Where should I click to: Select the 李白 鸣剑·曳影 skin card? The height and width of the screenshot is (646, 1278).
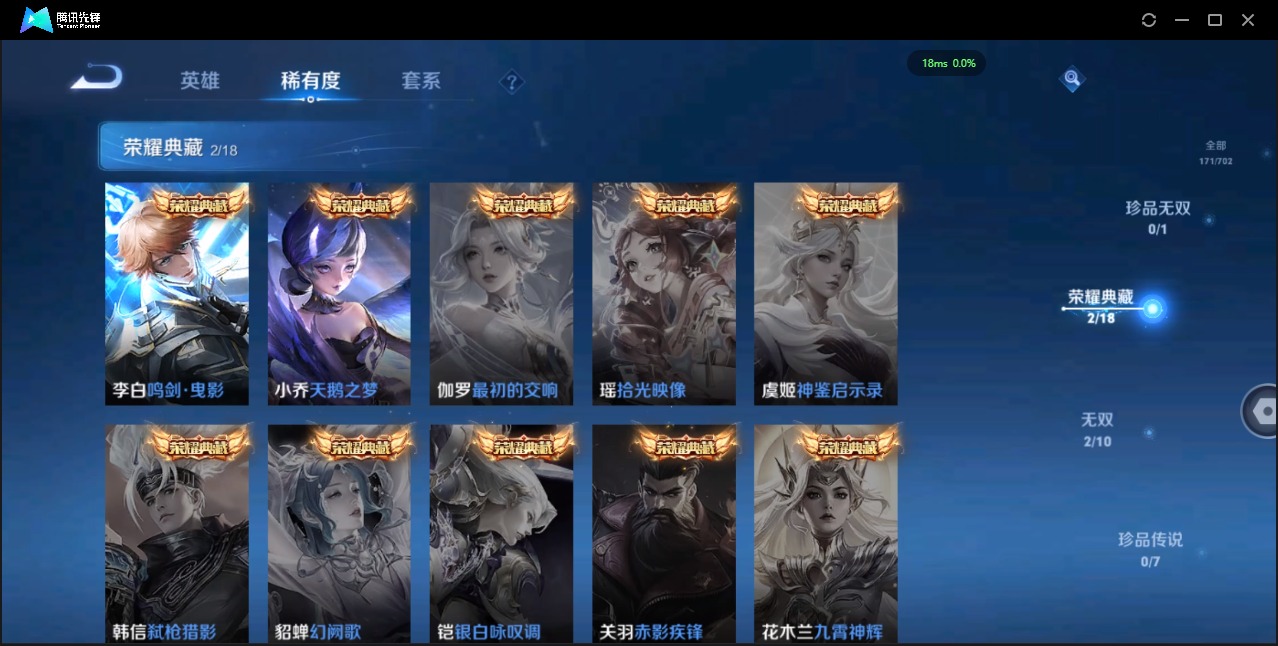click(x=177, y=294)
